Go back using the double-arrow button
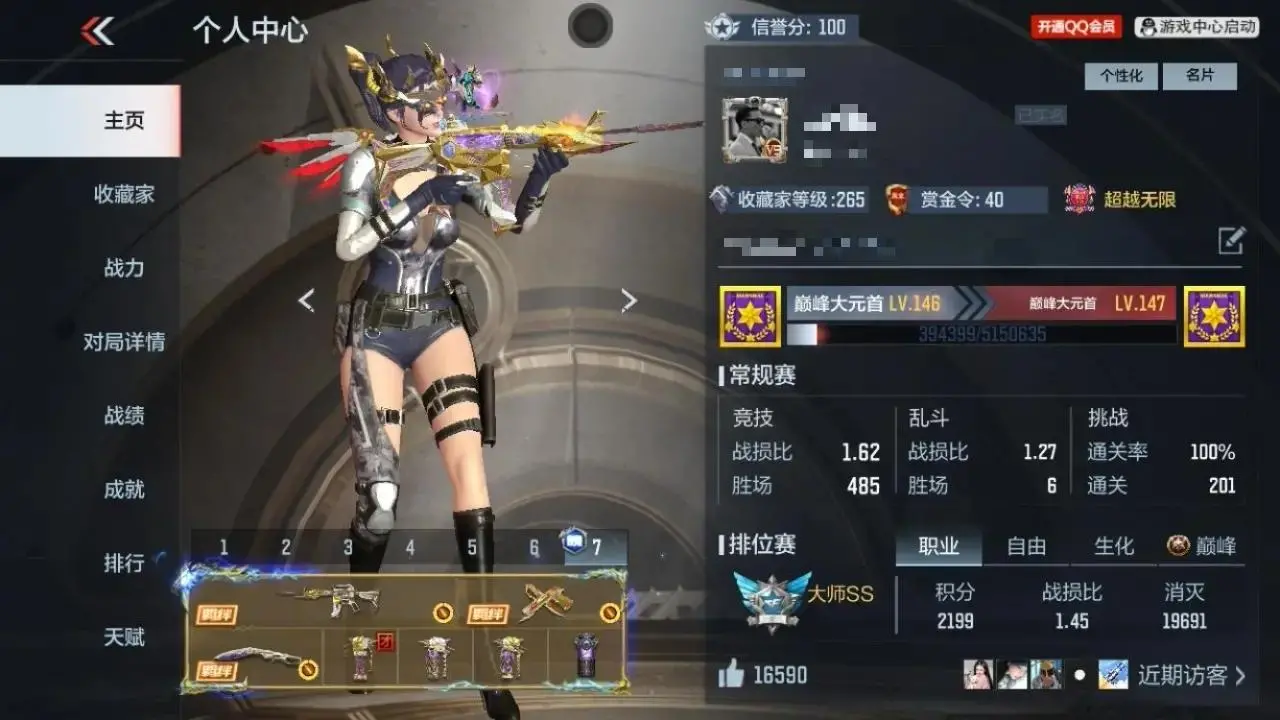Screen dimensions: 1280x720 click(x=97, y=32)
